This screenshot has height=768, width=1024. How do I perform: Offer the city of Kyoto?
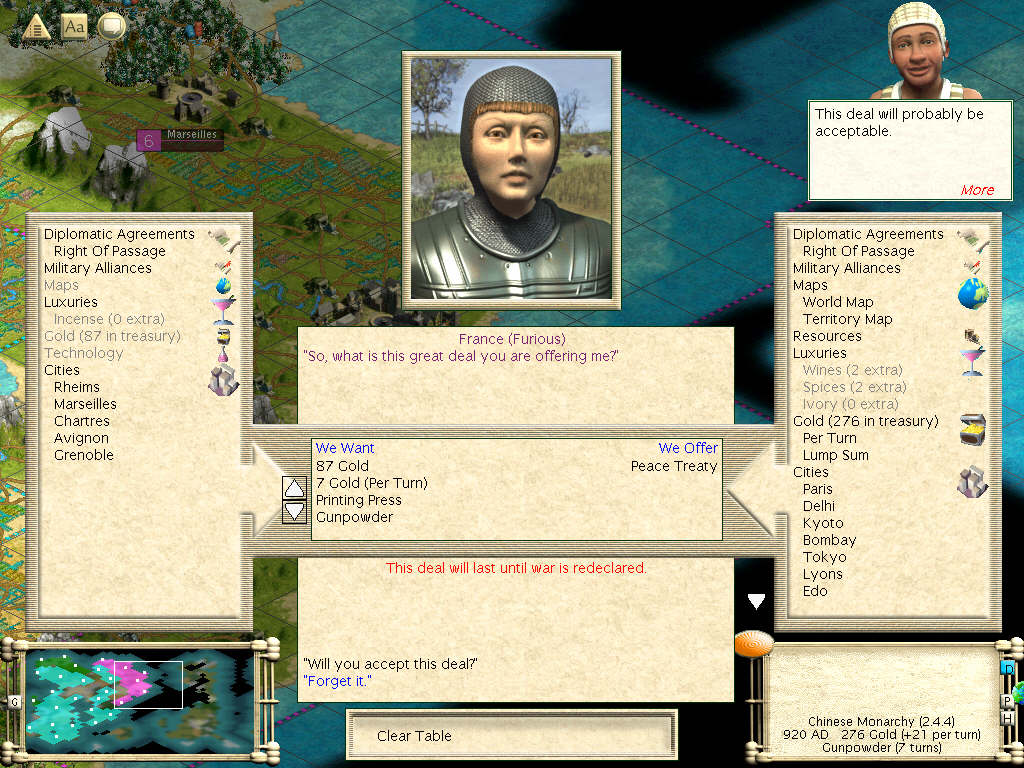[x=823, y=523]
